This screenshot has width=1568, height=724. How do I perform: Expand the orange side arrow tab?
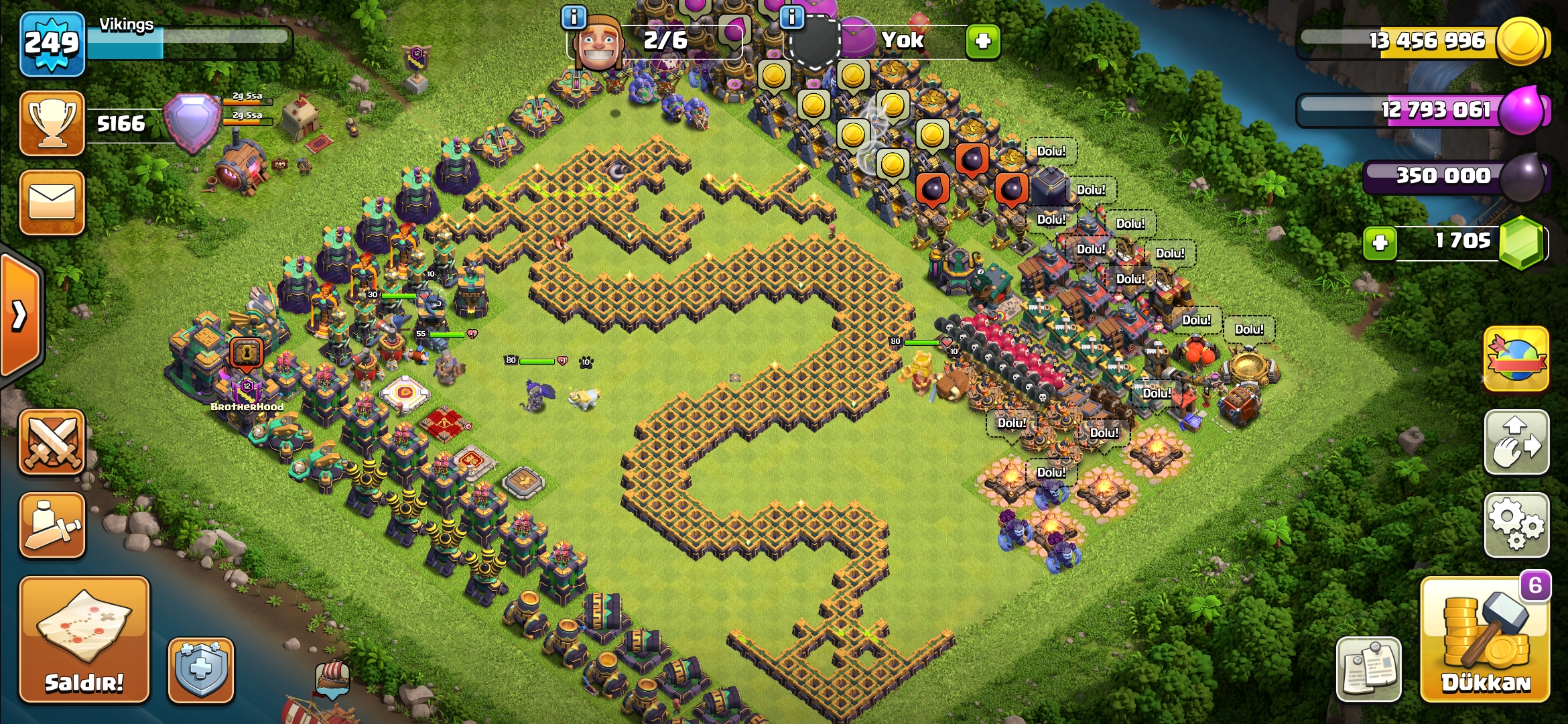point(20,315)
